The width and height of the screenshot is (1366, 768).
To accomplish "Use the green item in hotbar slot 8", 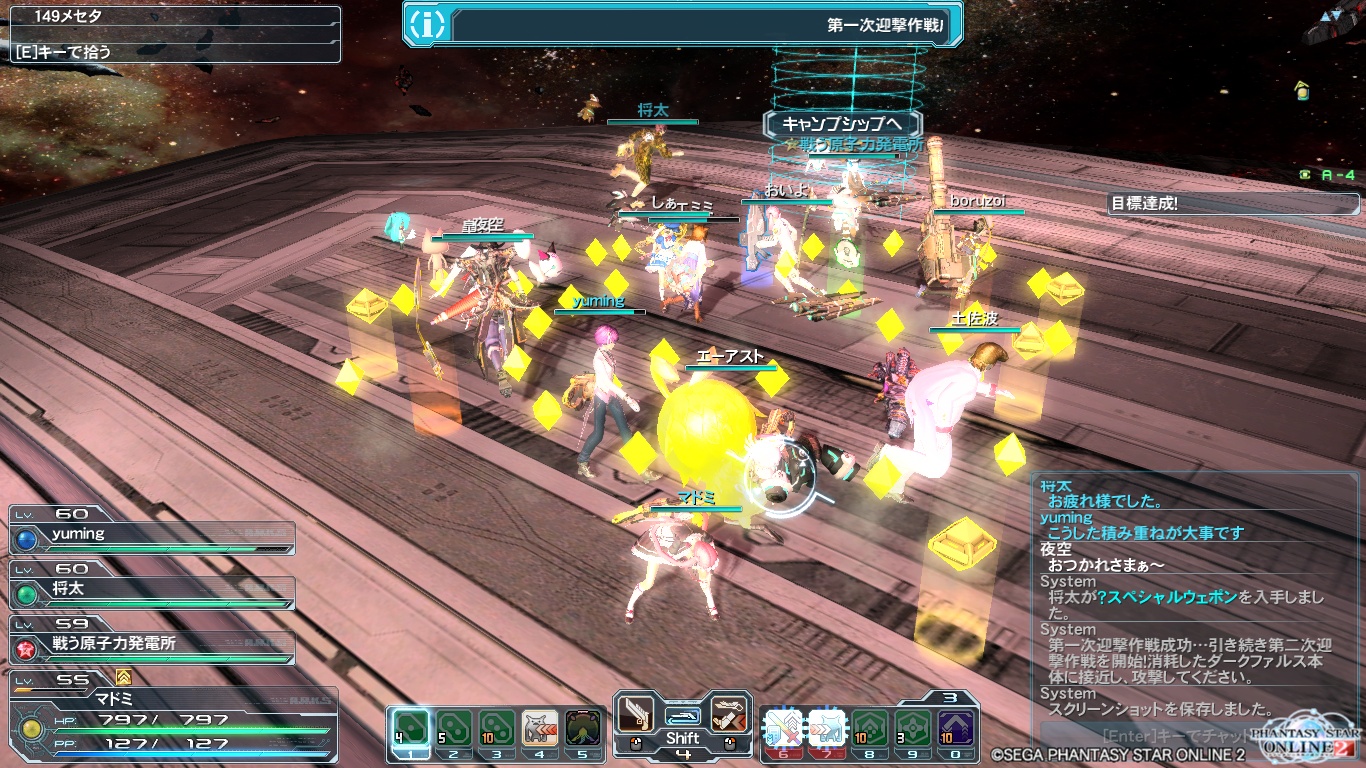I will [869, 727].
